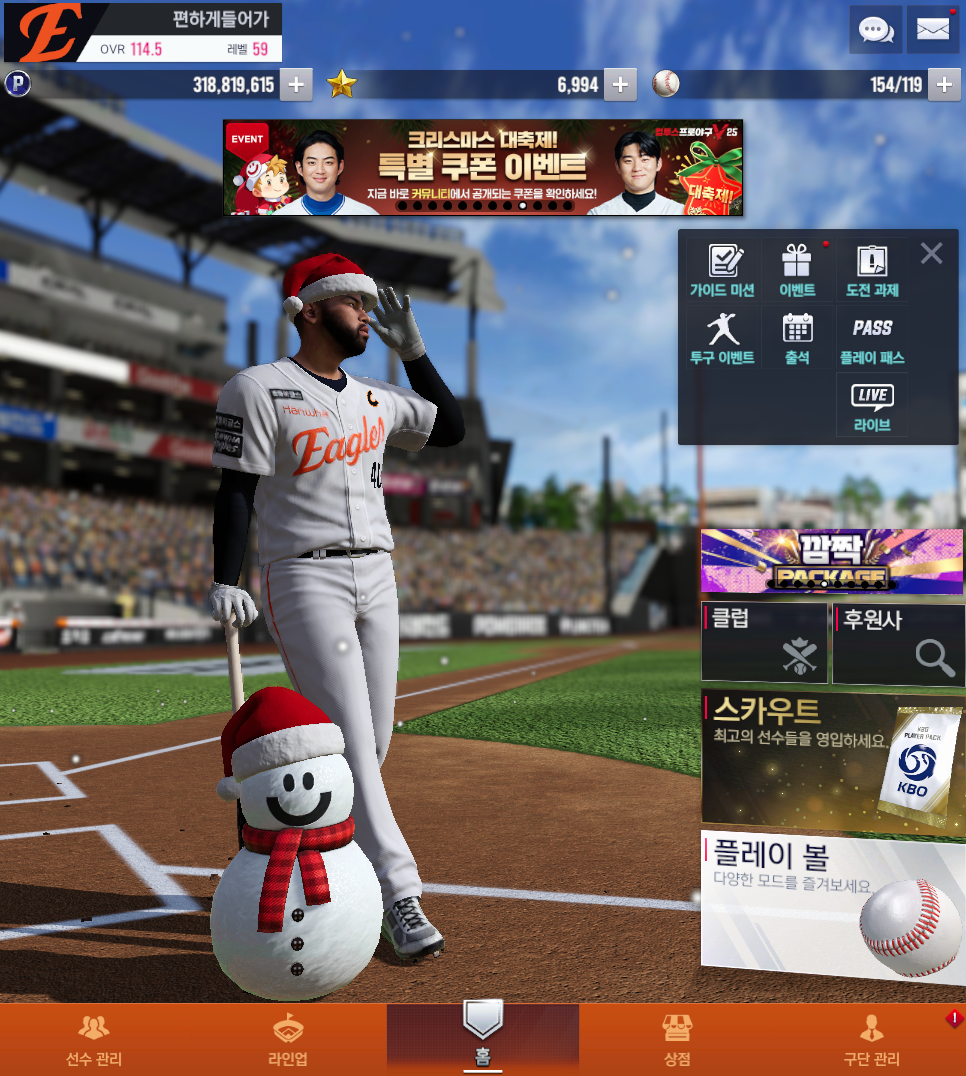Open the 투구 이벤트 pitching event
Image resolution: width=966 pixels, height=1076 pixels.
[x=722, y=338]
